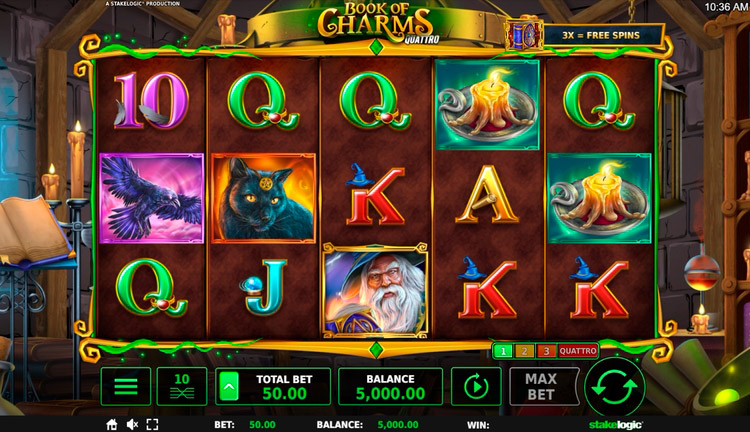Select reel set option 1

click(x=503, y=351)
